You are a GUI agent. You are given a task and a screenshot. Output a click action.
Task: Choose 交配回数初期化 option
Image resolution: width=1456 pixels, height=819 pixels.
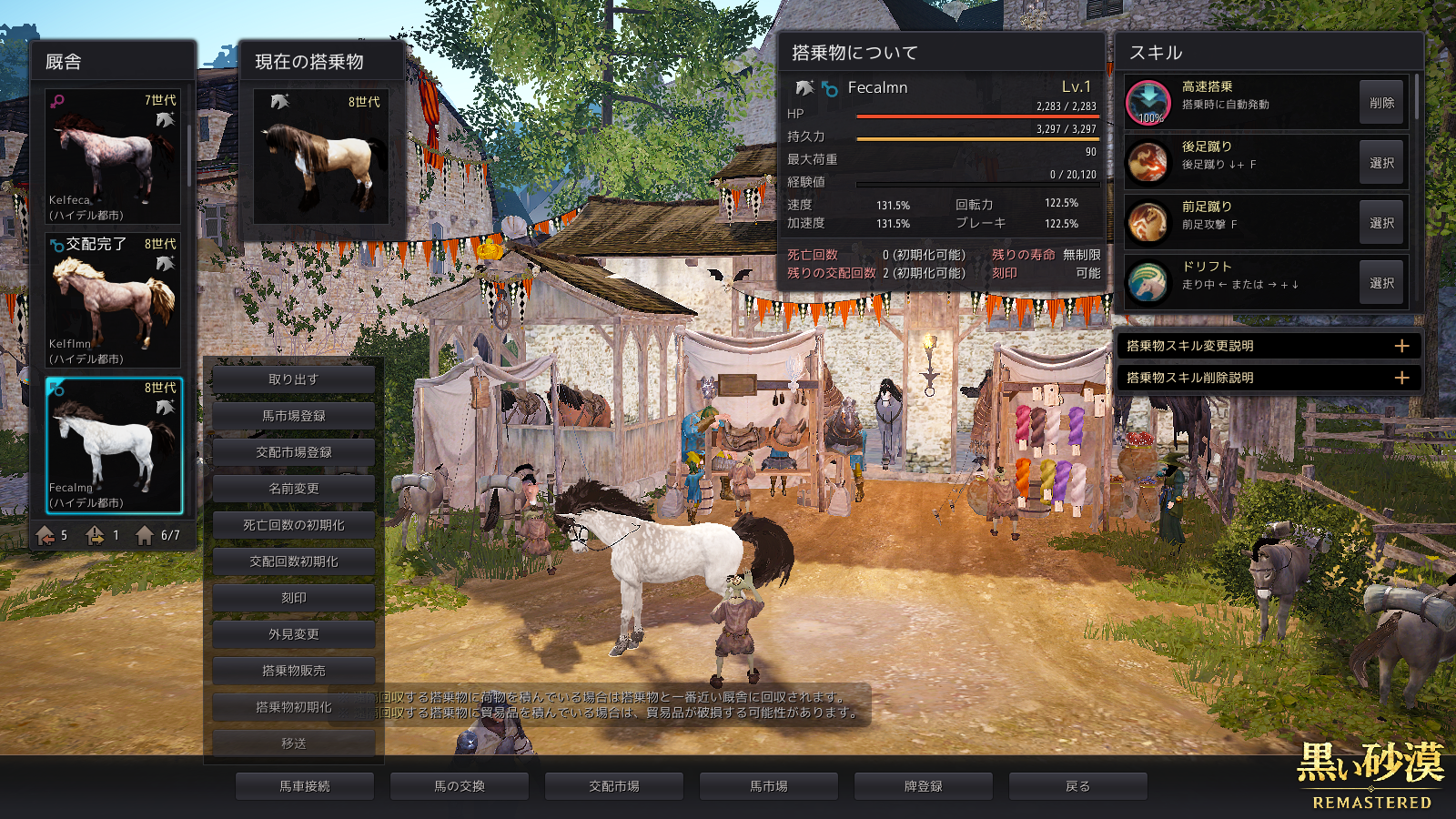coord(293,561)
